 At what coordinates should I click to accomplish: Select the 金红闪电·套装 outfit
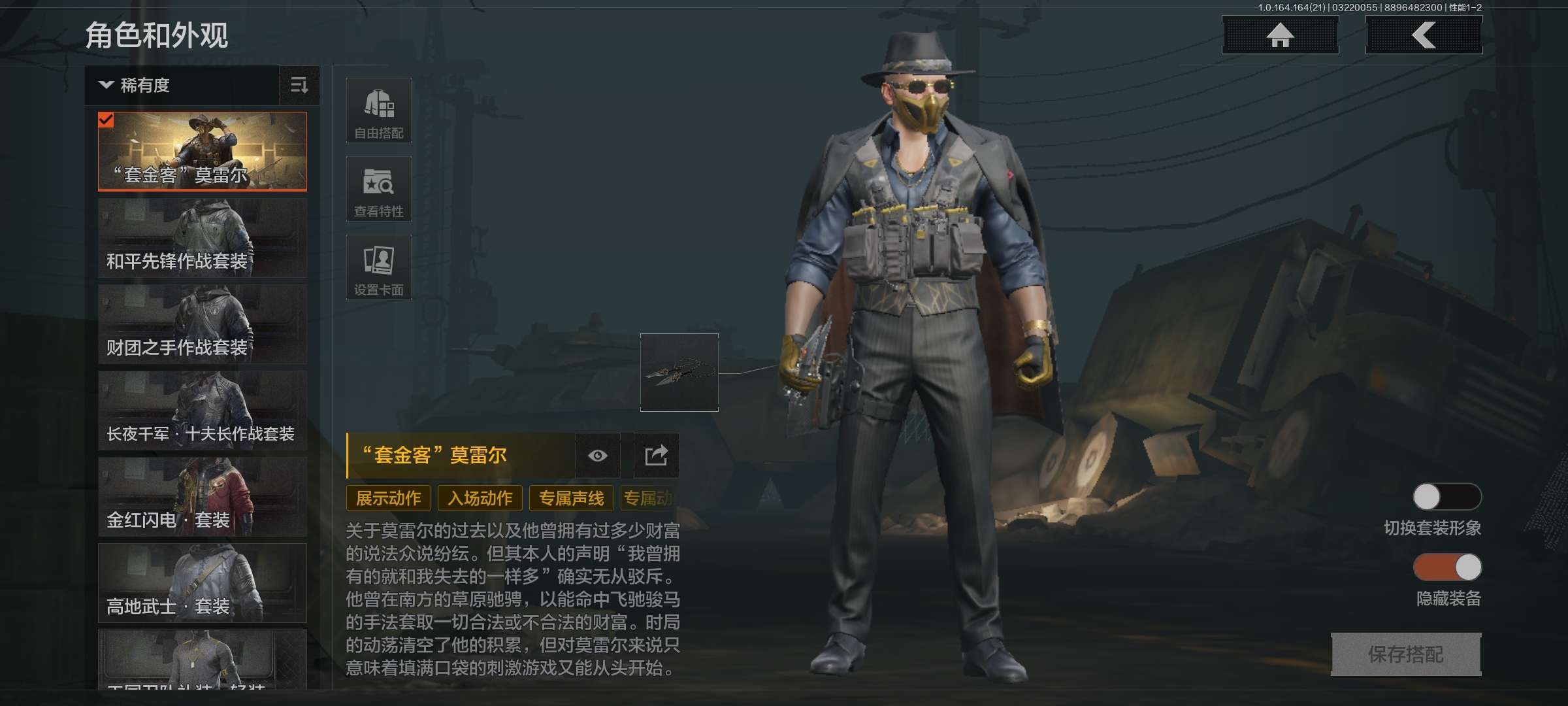pos(202,497)
